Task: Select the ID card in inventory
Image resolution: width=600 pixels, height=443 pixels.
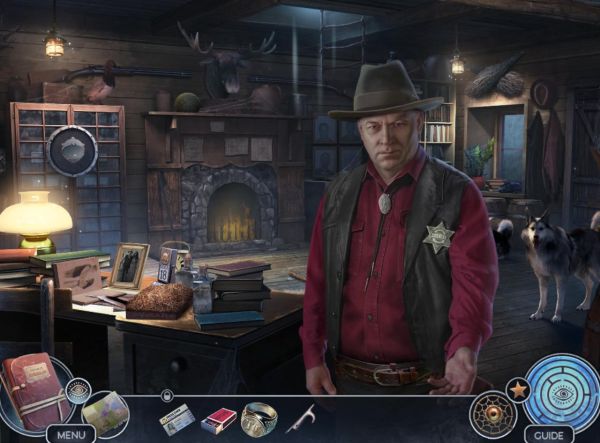Action: (176, 419)
